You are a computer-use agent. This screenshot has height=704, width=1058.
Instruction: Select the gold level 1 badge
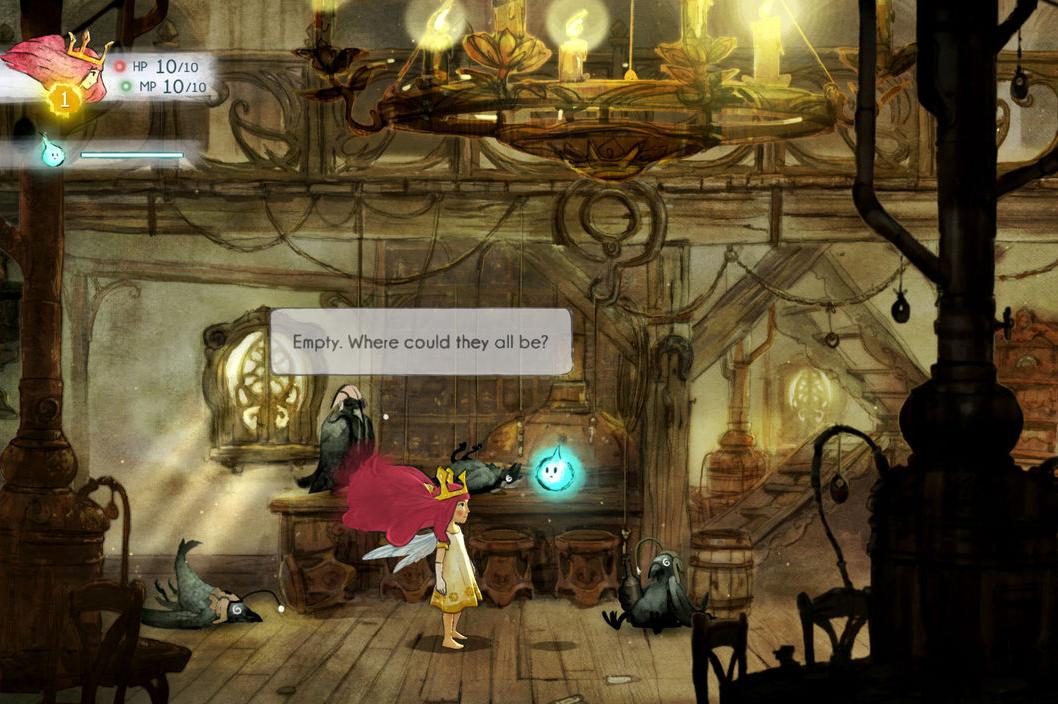[x=63, y=99]
